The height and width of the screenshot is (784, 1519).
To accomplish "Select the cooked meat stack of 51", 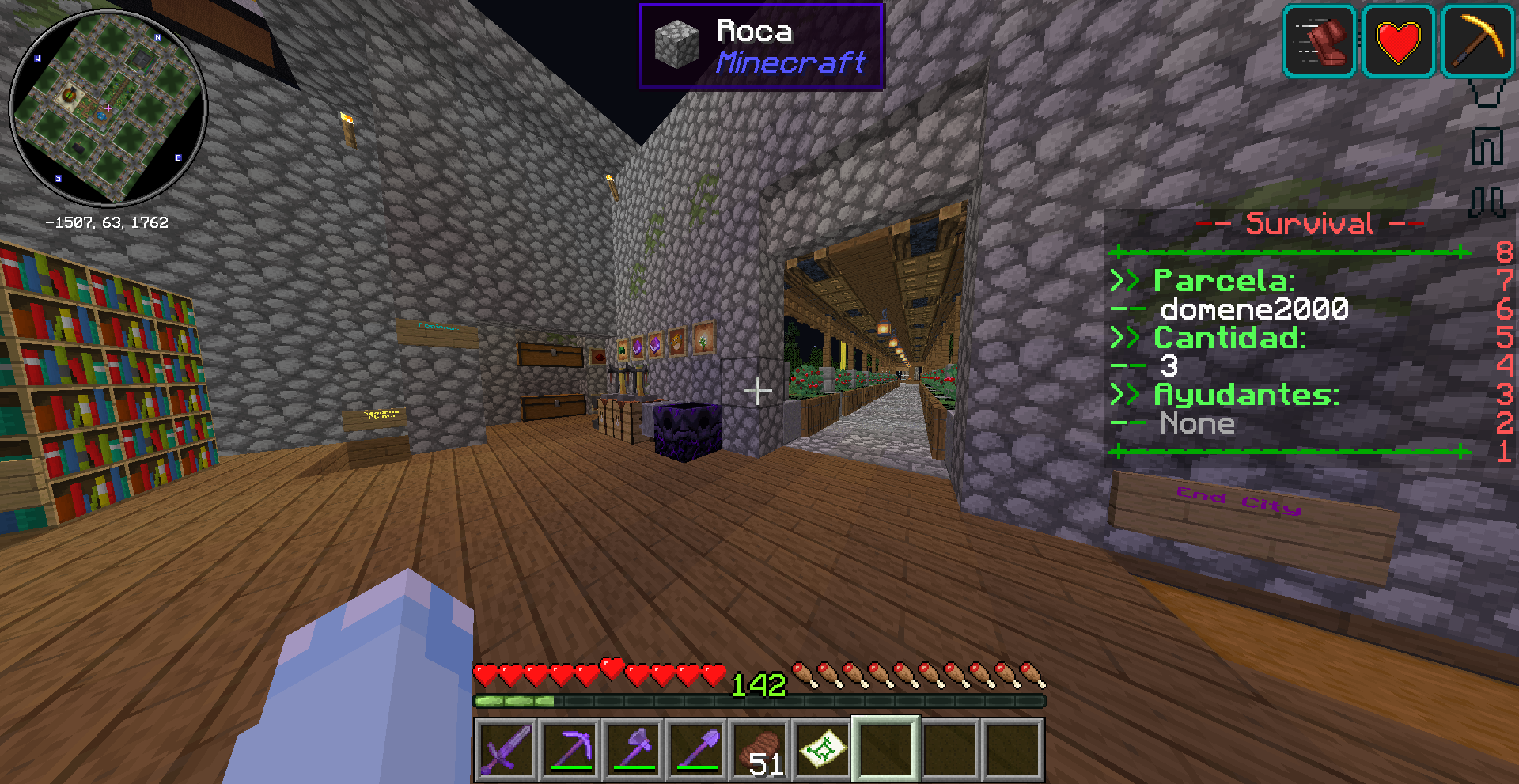I will (759, 748).
